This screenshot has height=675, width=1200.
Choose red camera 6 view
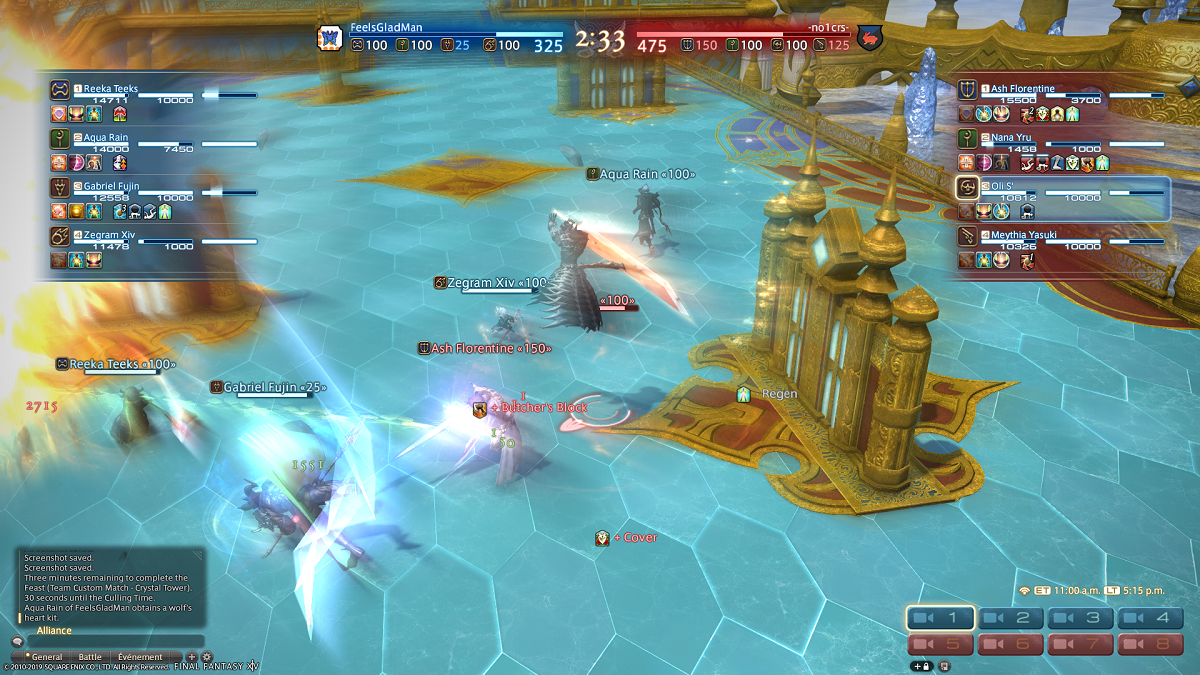[x=1011, y=644]
